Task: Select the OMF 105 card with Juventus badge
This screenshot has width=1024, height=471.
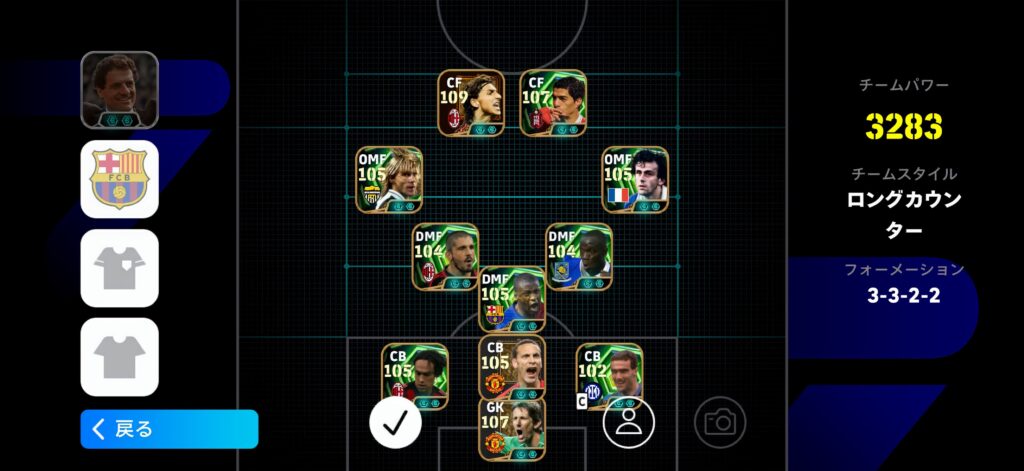Action: point(389,180)
